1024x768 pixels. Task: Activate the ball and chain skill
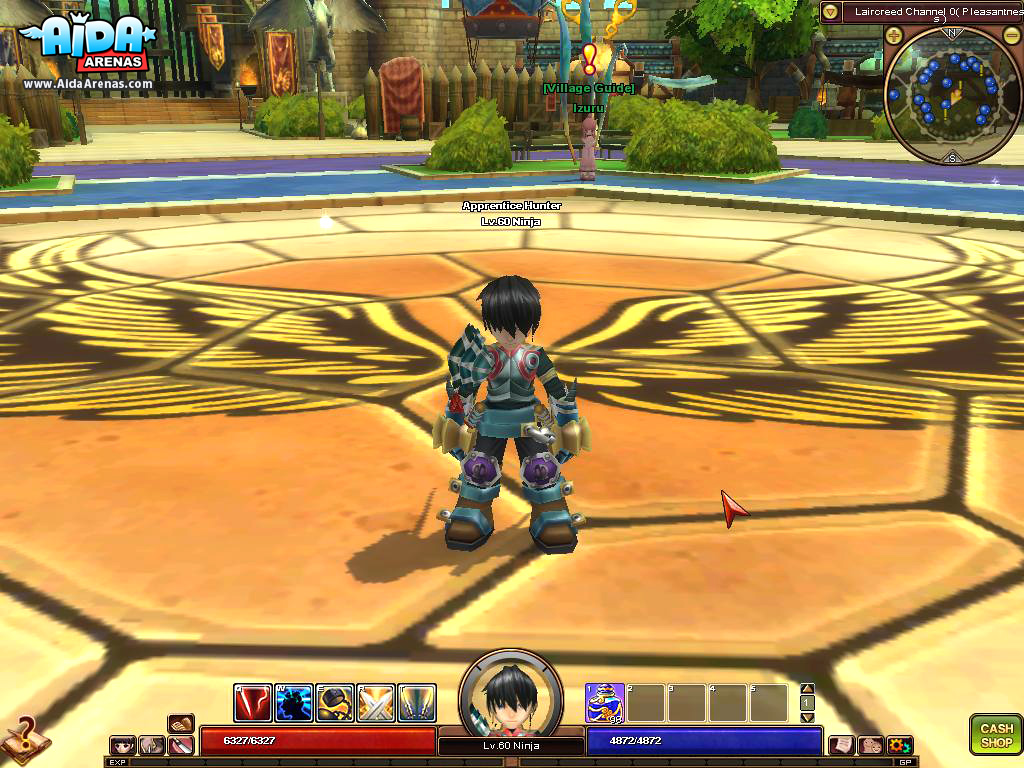click(x=335, y=703)
